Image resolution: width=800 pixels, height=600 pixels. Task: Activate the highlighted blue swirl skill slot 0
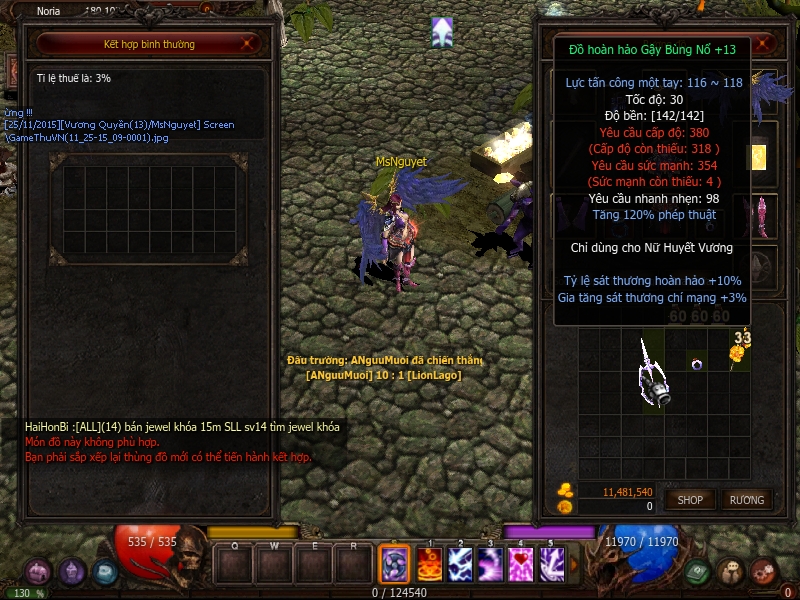click(393, 562)
